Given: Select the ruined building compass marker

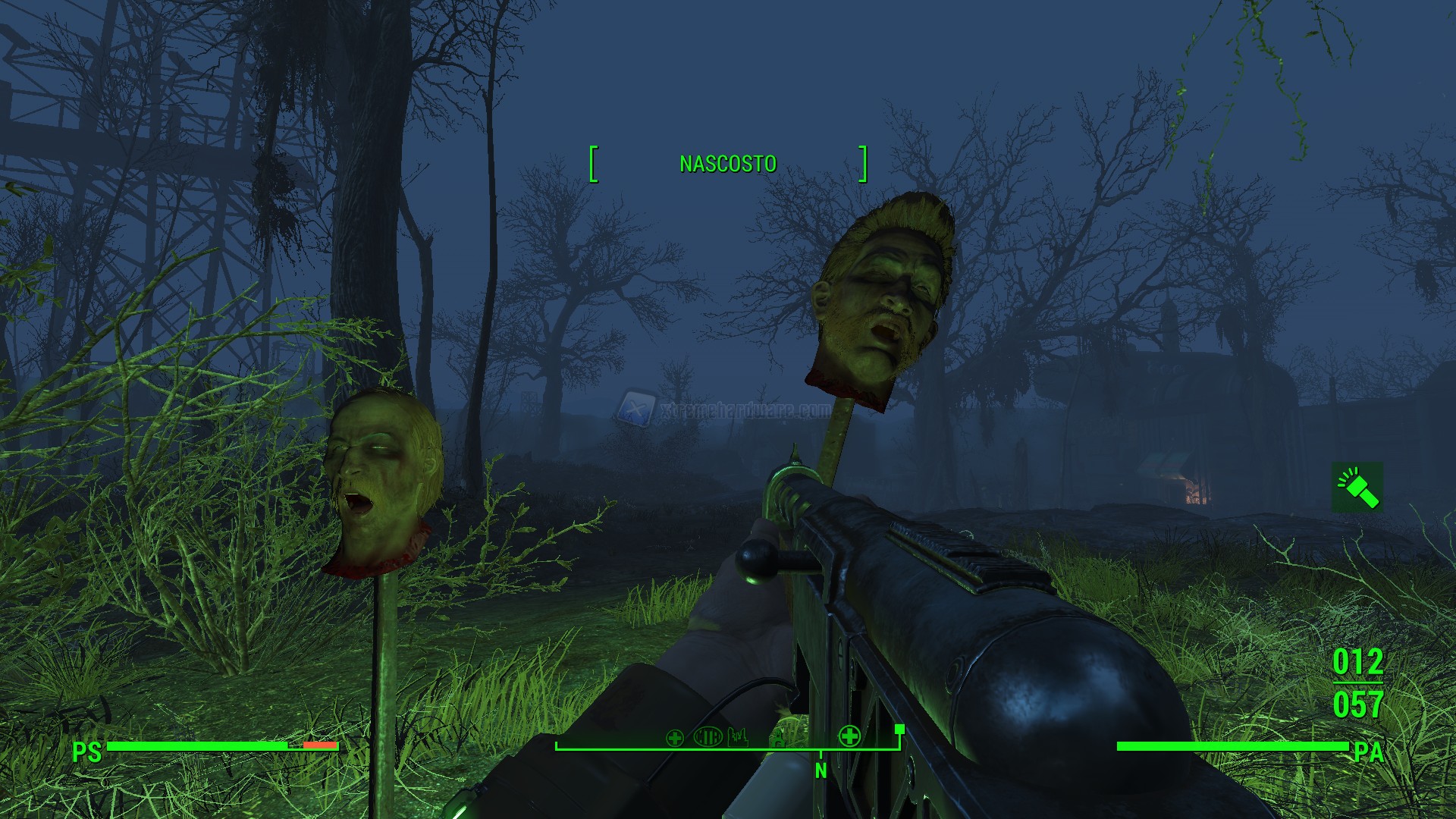Looking at the screenshot, I should tap(738, 736).
